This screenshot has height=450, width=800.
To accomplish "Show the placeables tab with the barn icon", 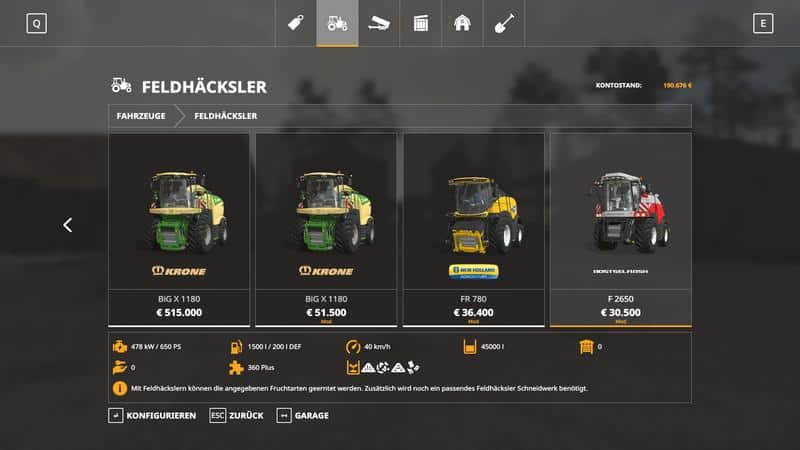I will click(462, 23).
